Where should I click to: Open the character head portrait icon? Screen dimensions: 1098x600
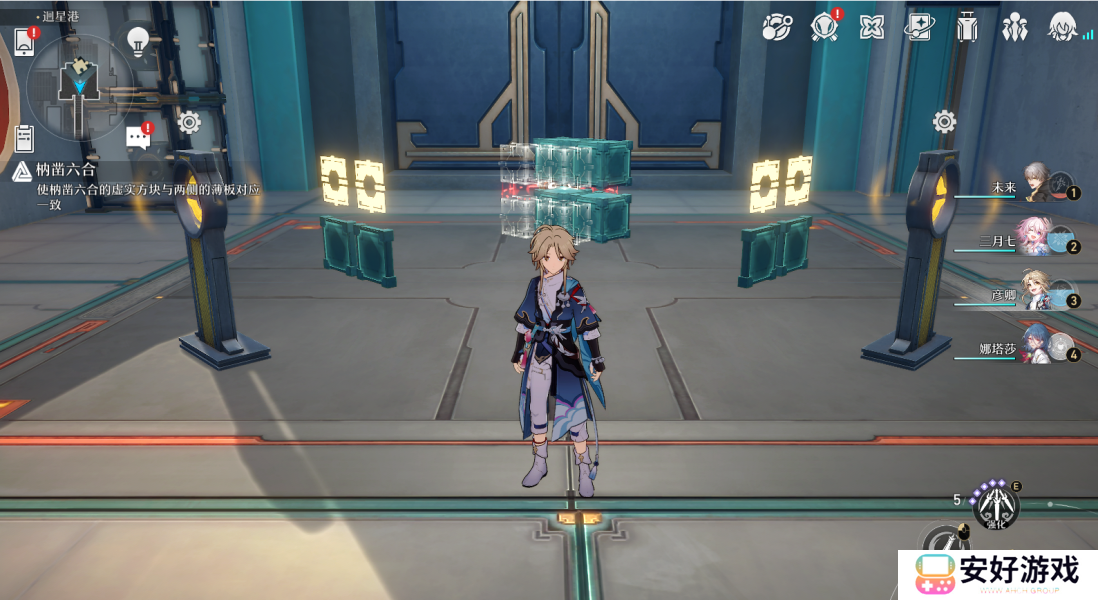(x=1062, y=27)
